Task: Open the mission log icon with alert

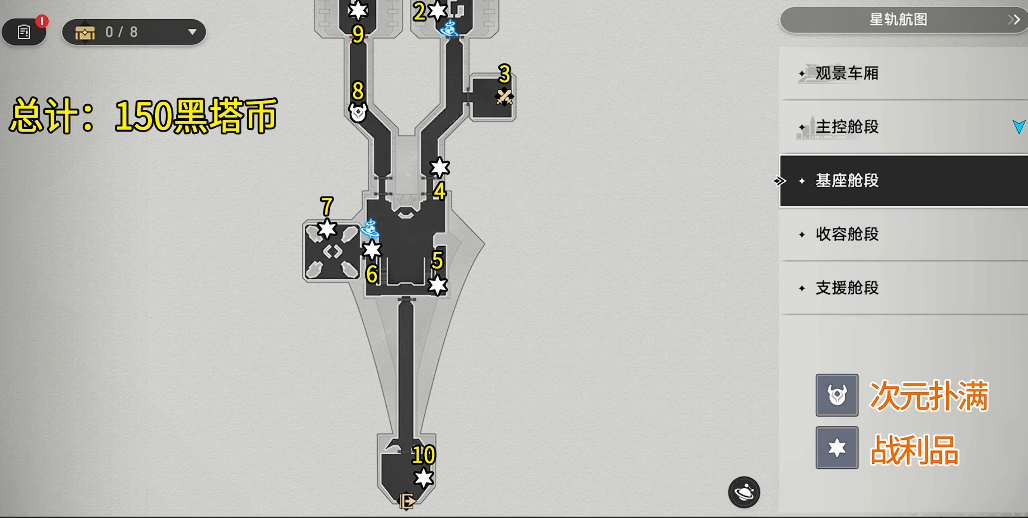Action: (x=25, y=32)
